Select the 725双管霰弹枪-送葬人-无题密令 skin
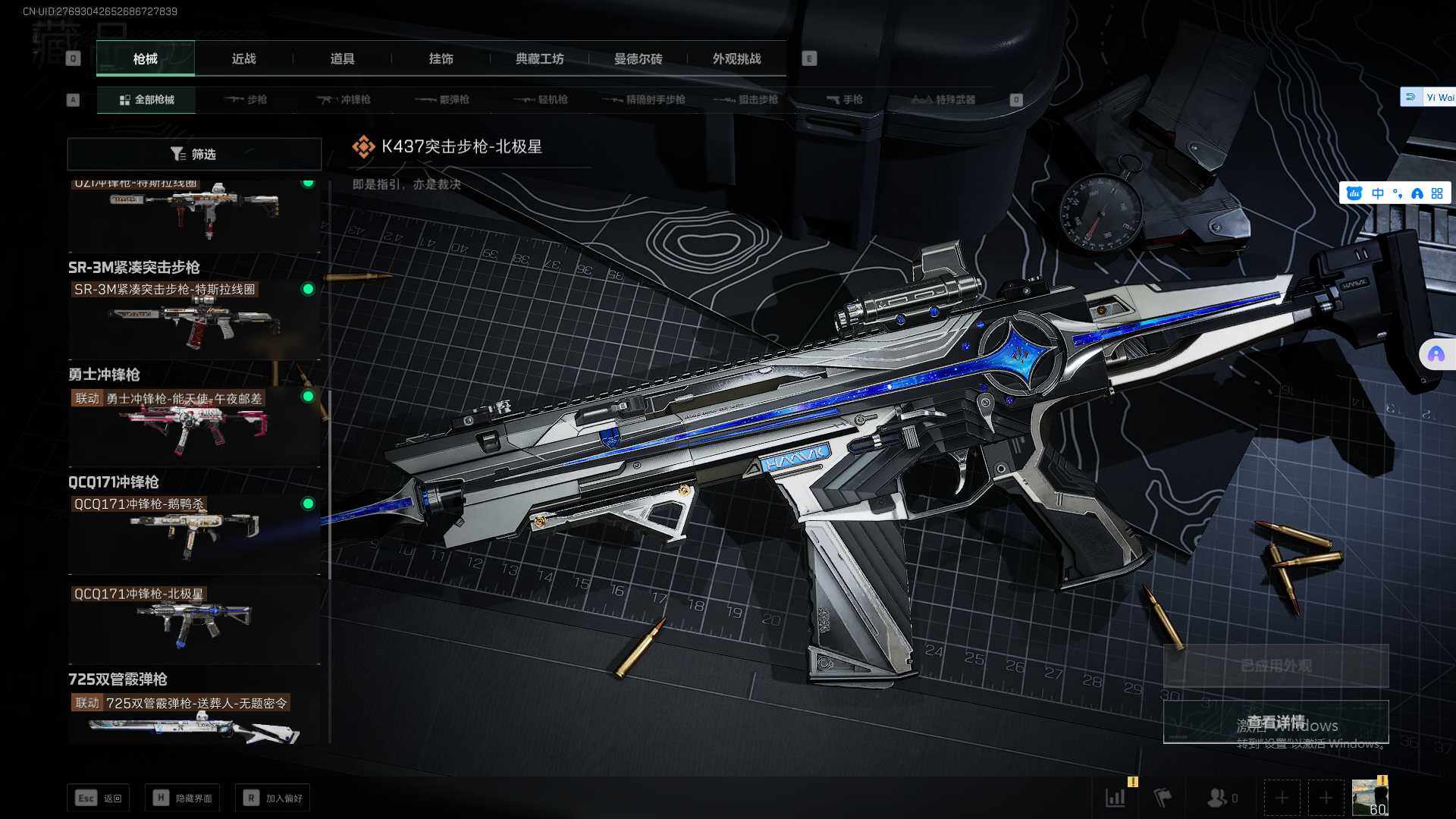Viewport: 1456px width, 819px height. pos(194,719)
